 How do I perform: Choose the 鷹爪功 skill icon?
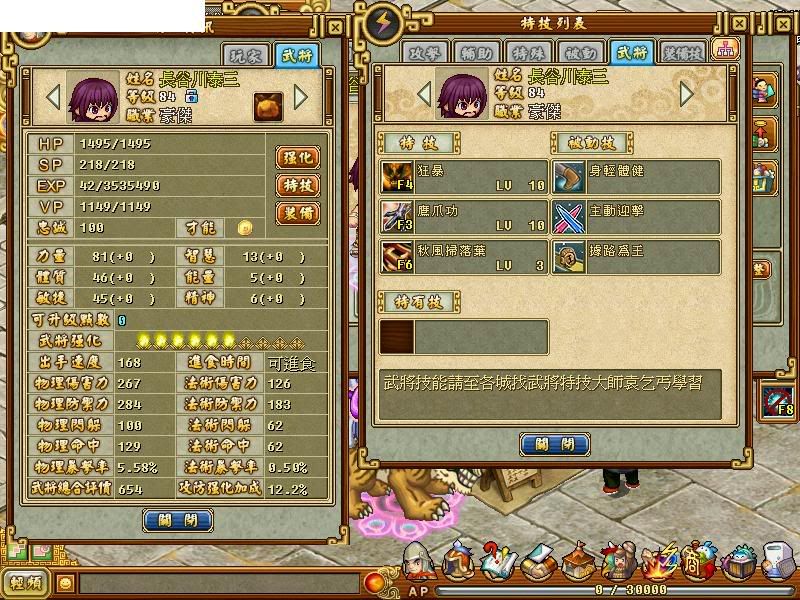(x=397, y=216)
